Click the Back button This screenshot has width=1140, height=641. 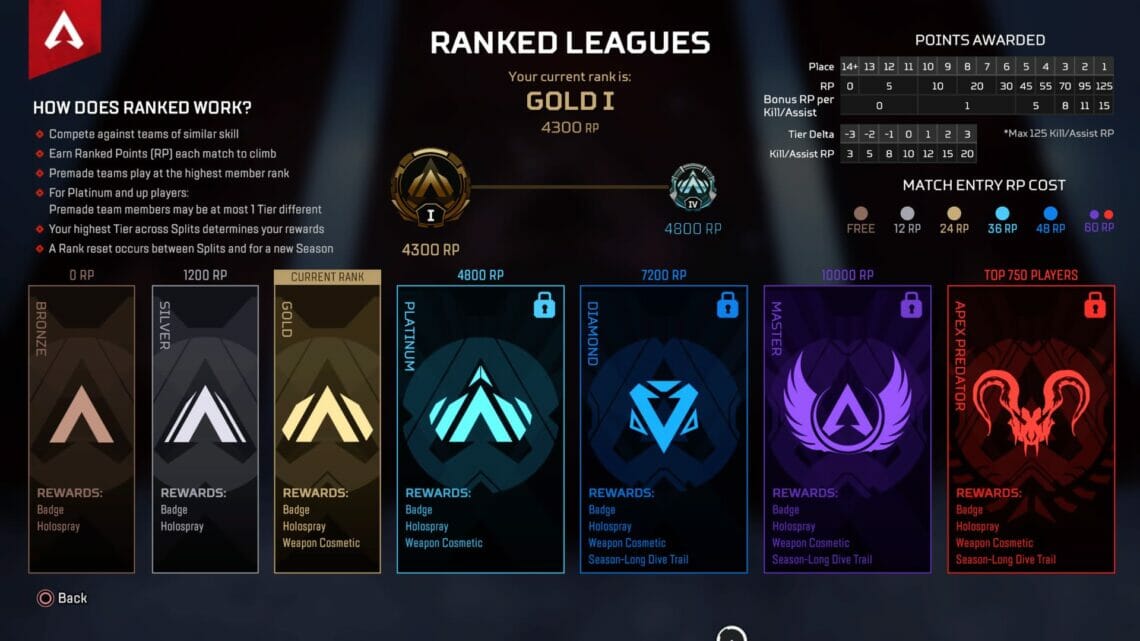(x=62, y=598)
